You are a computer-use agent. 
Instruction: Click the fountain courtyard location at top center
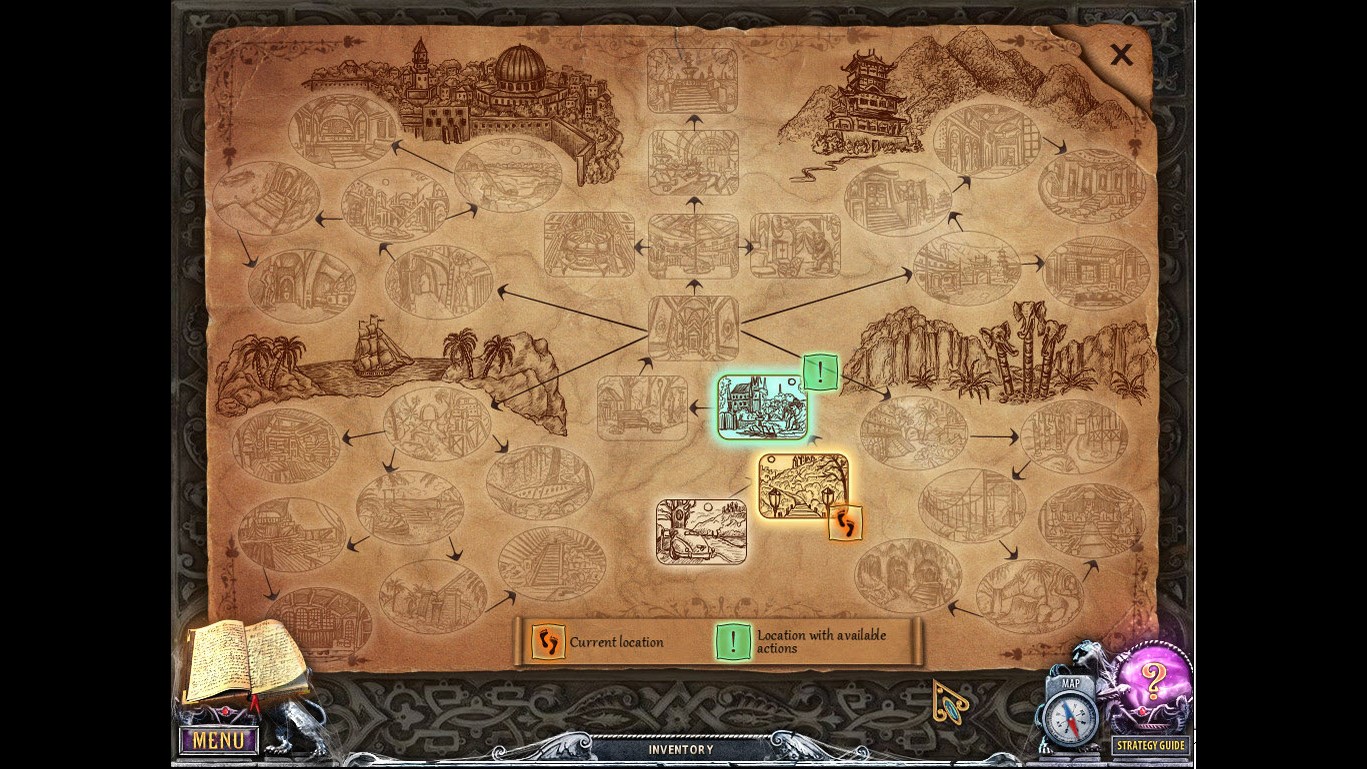tap(693, 80)
